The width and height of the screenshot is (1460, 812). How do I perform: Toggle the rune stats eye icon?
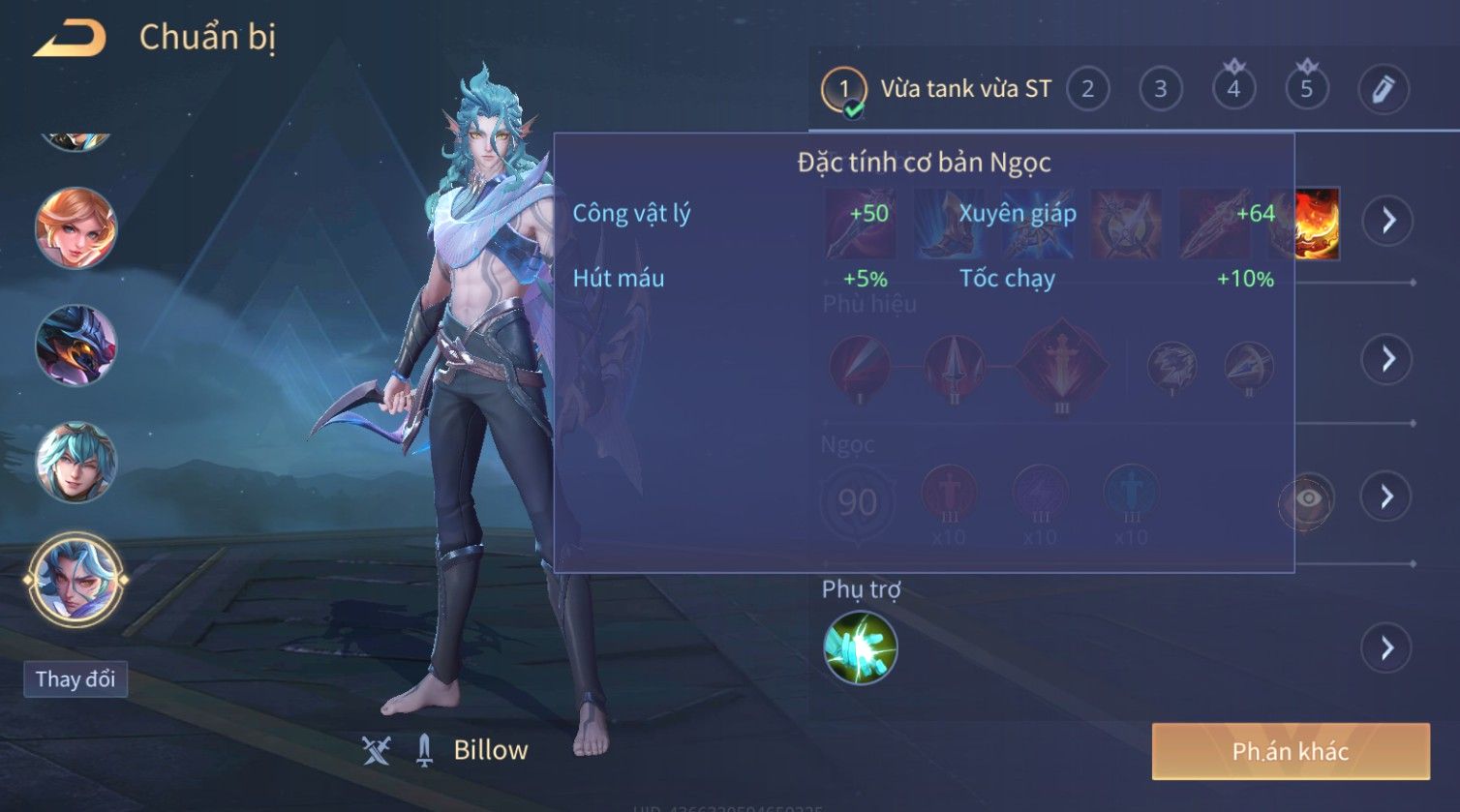point(1307,499)
